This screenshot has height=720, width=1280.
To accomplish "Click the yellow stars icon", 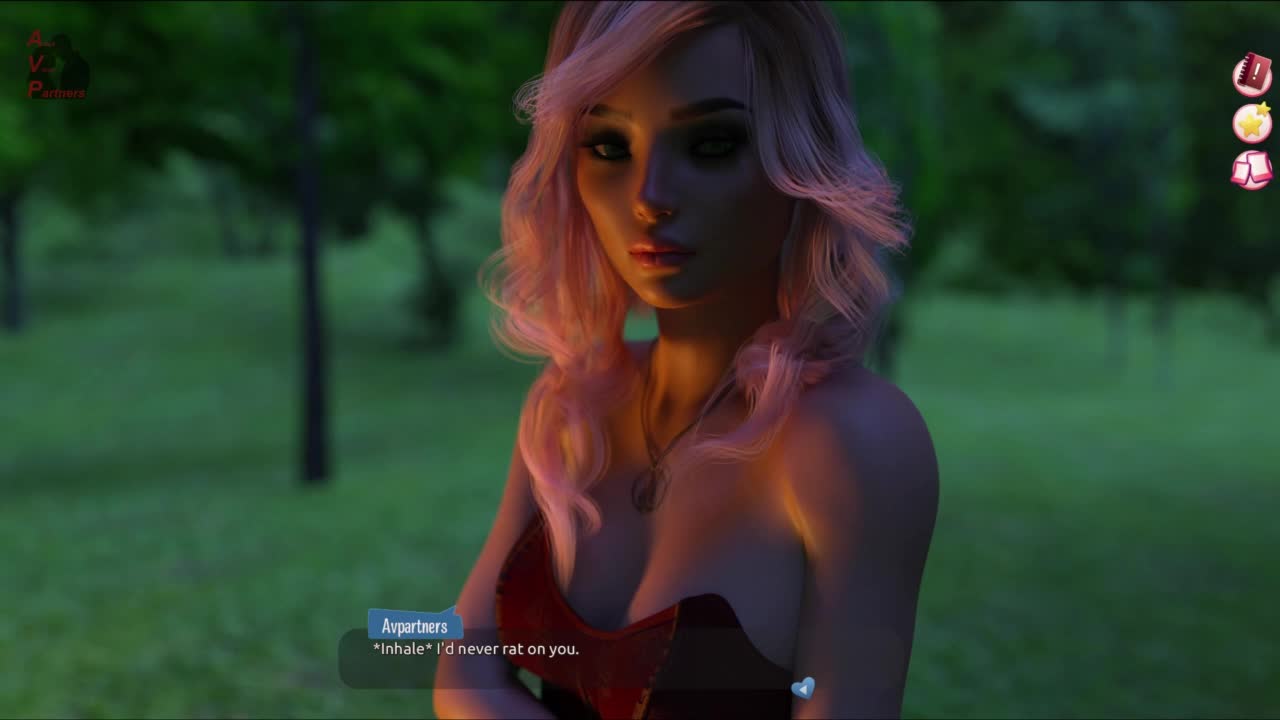I will coord(1251,123).
